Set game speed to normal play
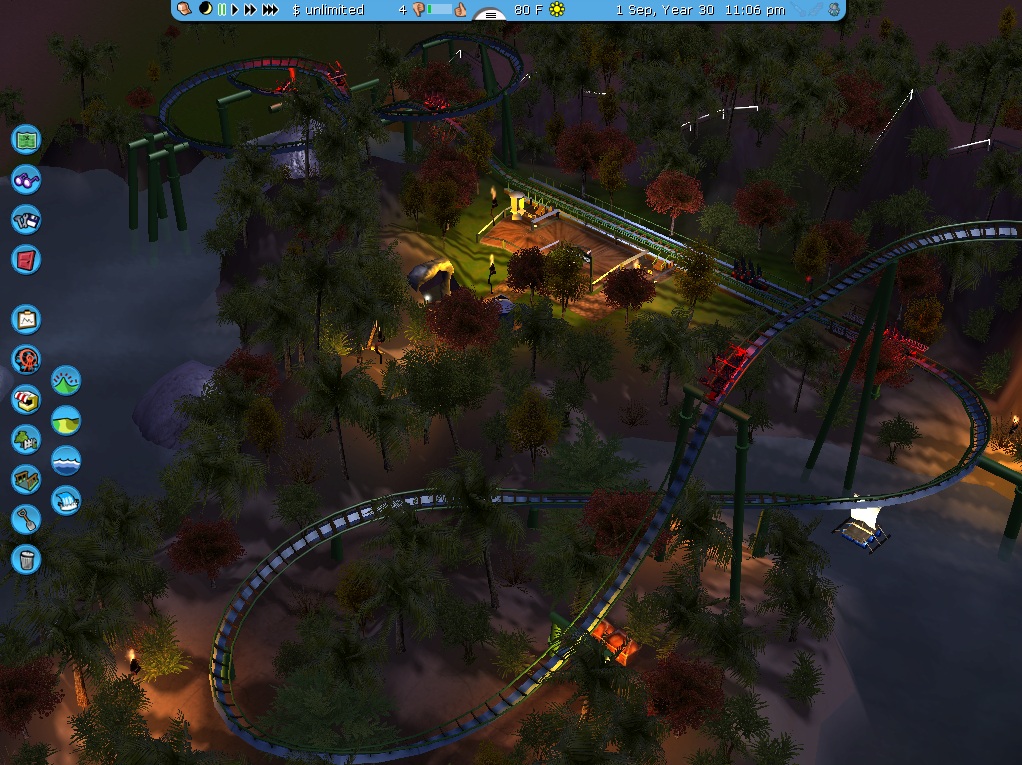 coord(235,10)
